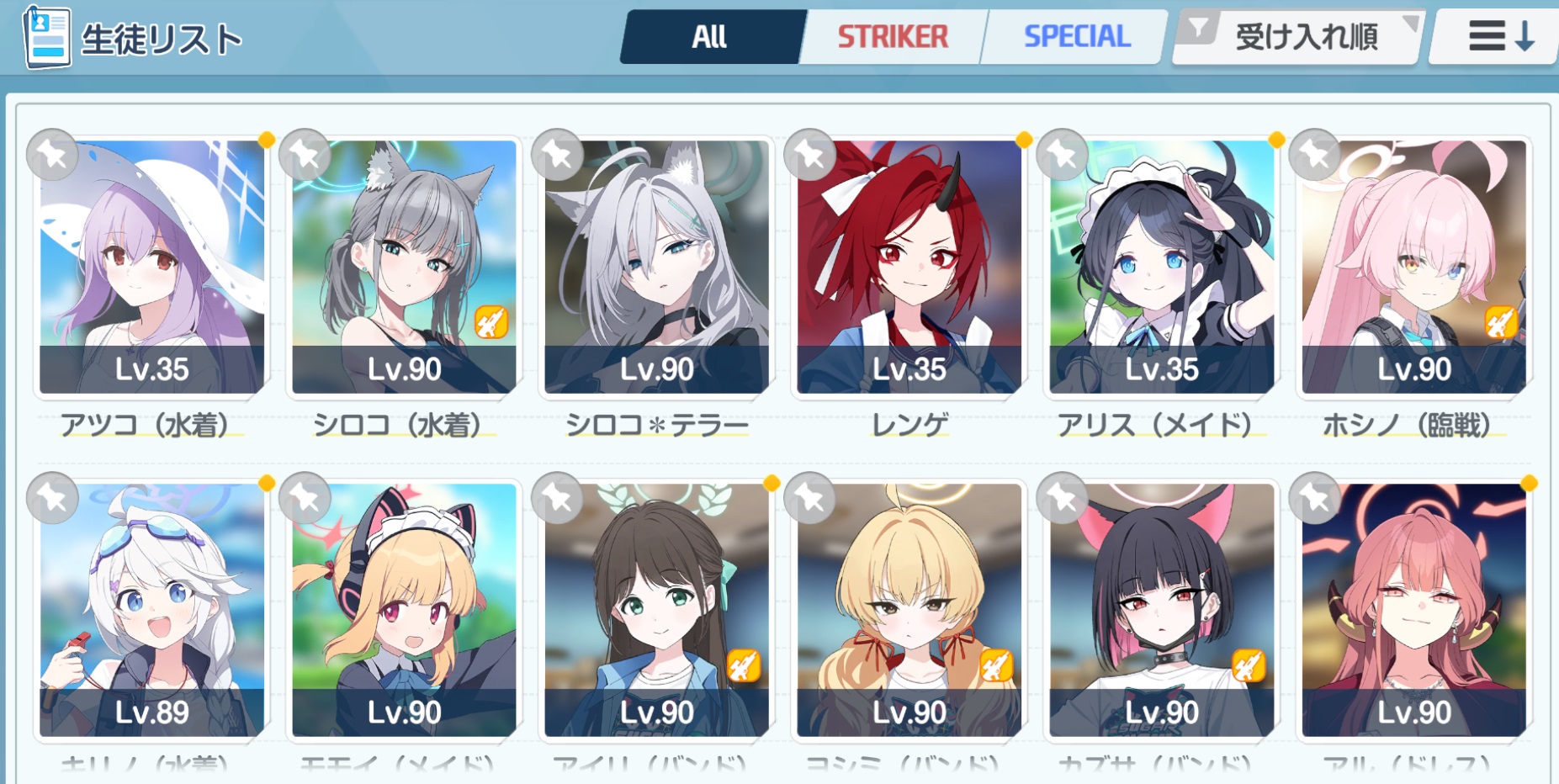Switch to the All tab
This screenshot has width=1559, height=784.
(x=711, y=37)
